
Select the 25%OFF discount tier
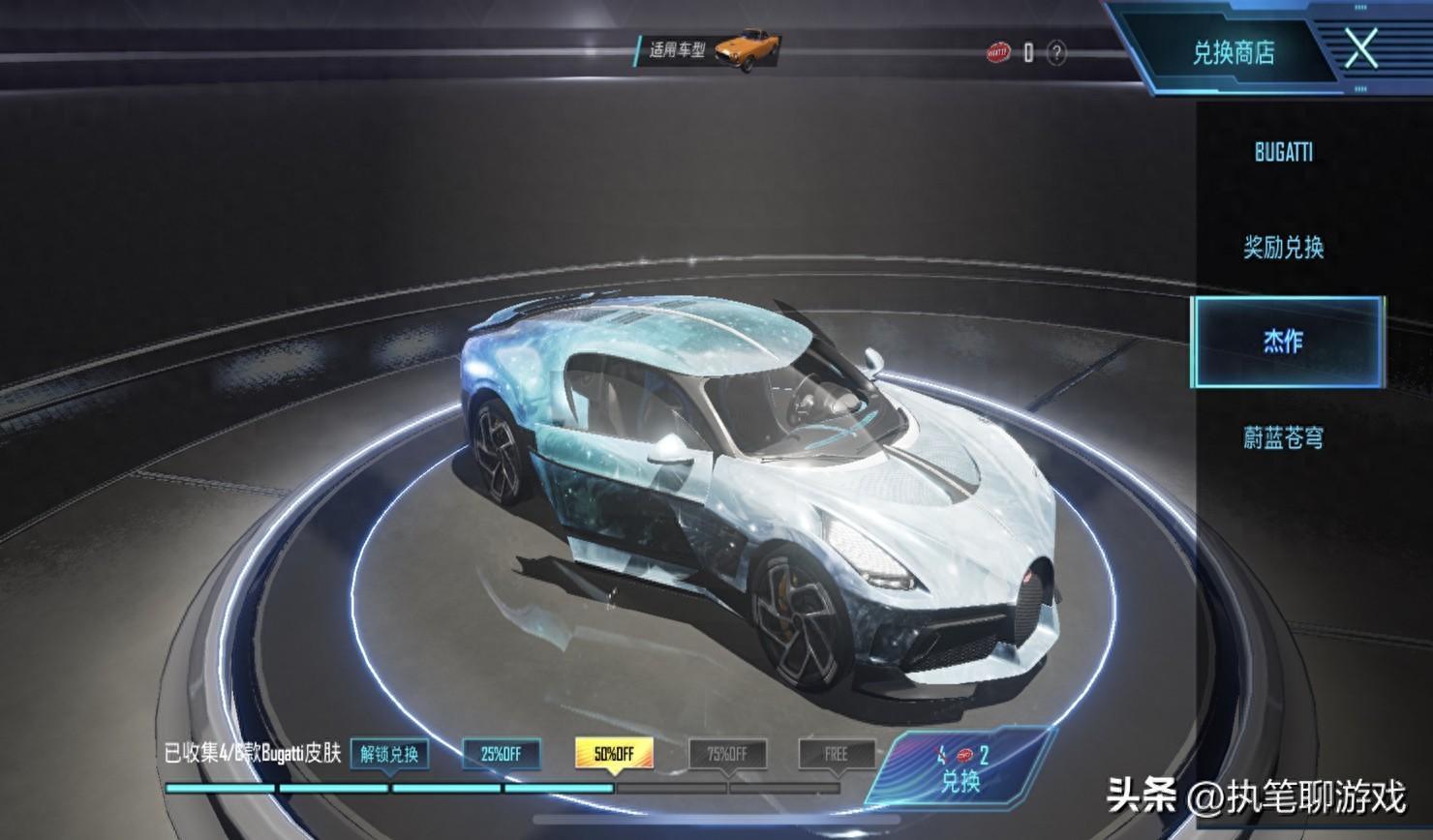[501, 754]
